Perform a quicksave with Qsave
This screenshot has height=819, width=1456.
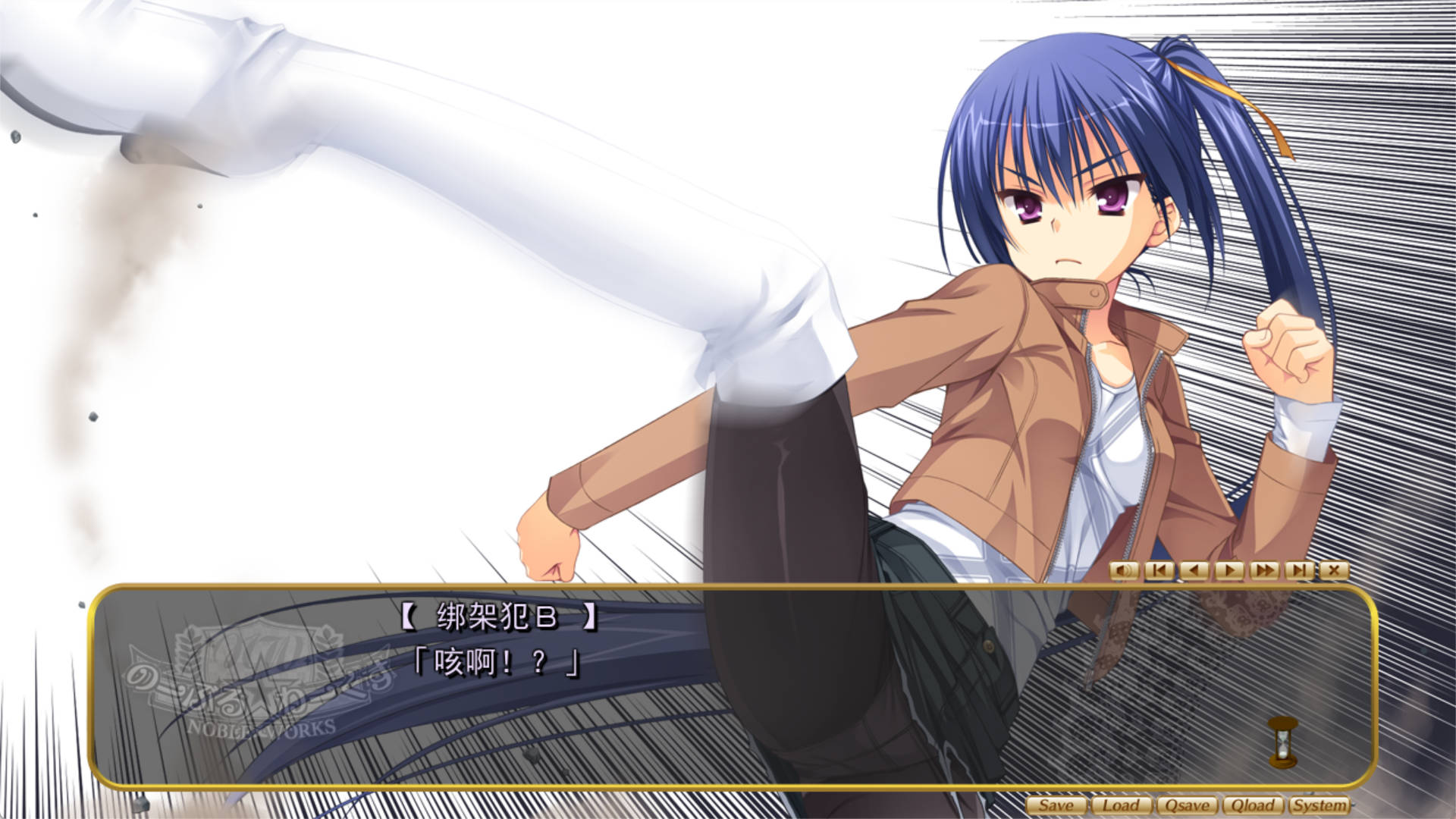pos(1188,806)
